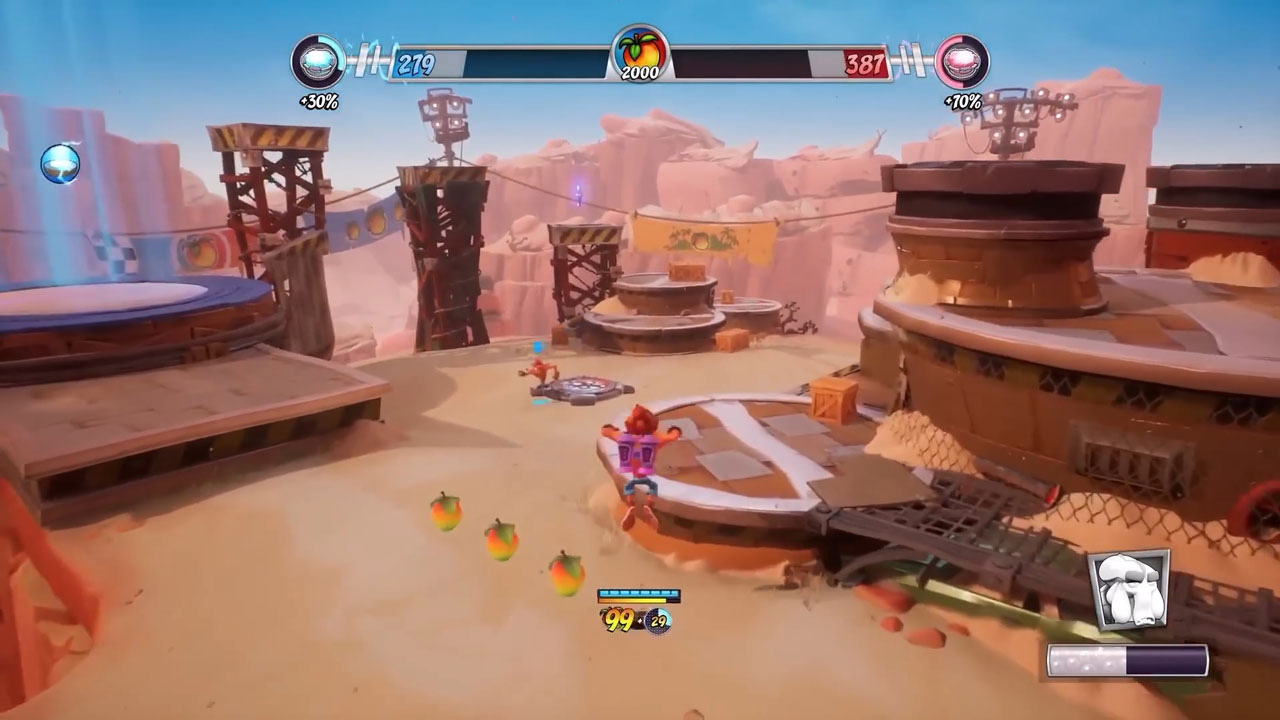Viewport: 1280px width, 720px height.
Task: Select the Wumpa fruit goal icon
Action: (x=640, y=53)
